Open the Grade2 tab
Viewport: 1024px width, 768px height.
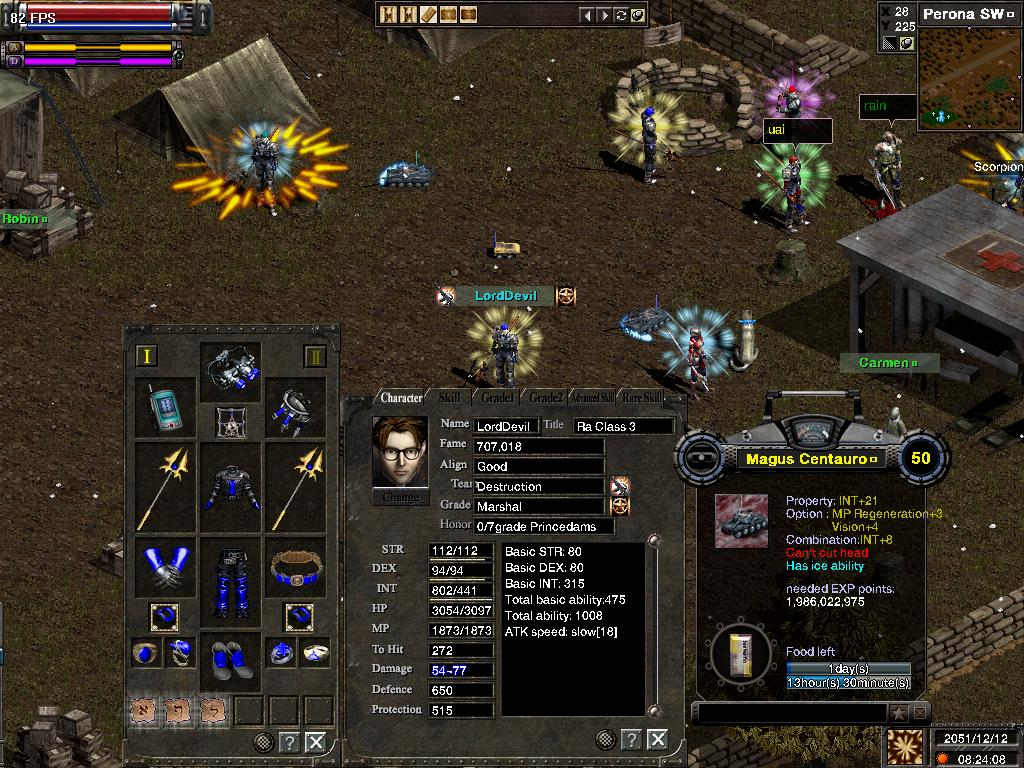[x=546, y=398]
